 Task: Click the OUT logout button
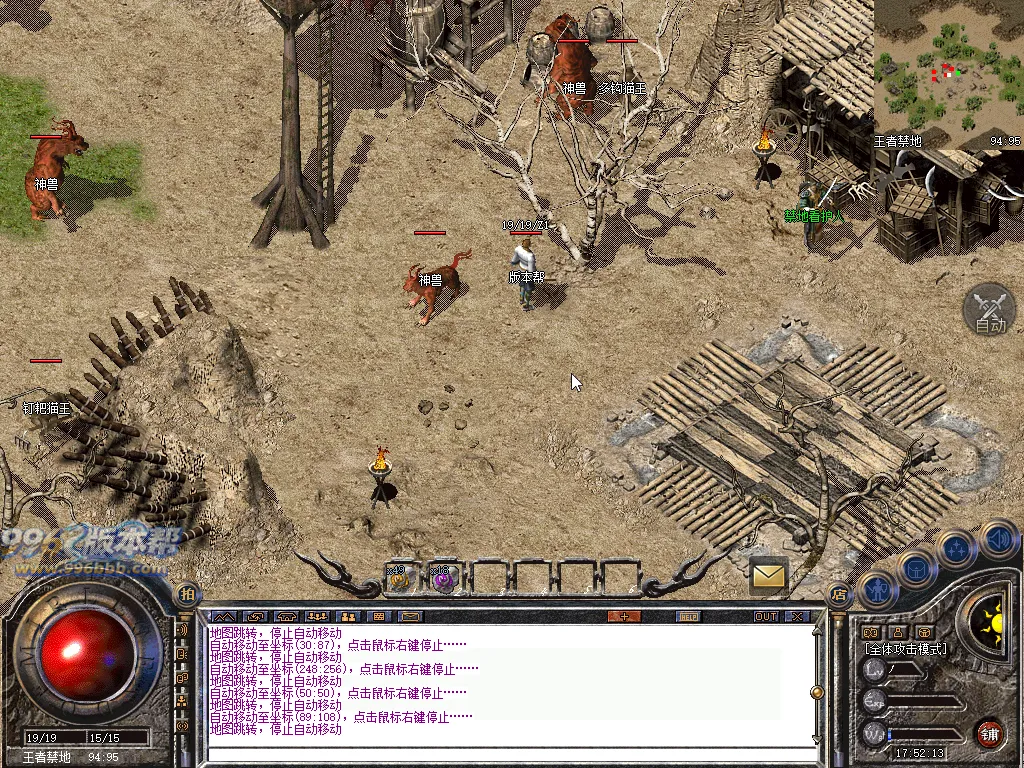pyautogui.click(x=766, y=616)
